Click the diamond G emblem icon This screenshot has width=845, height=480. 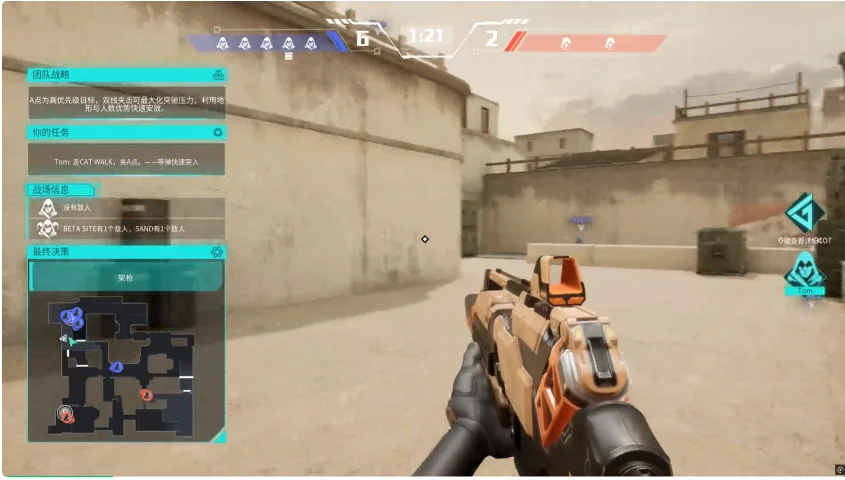(x=804, y=213)
